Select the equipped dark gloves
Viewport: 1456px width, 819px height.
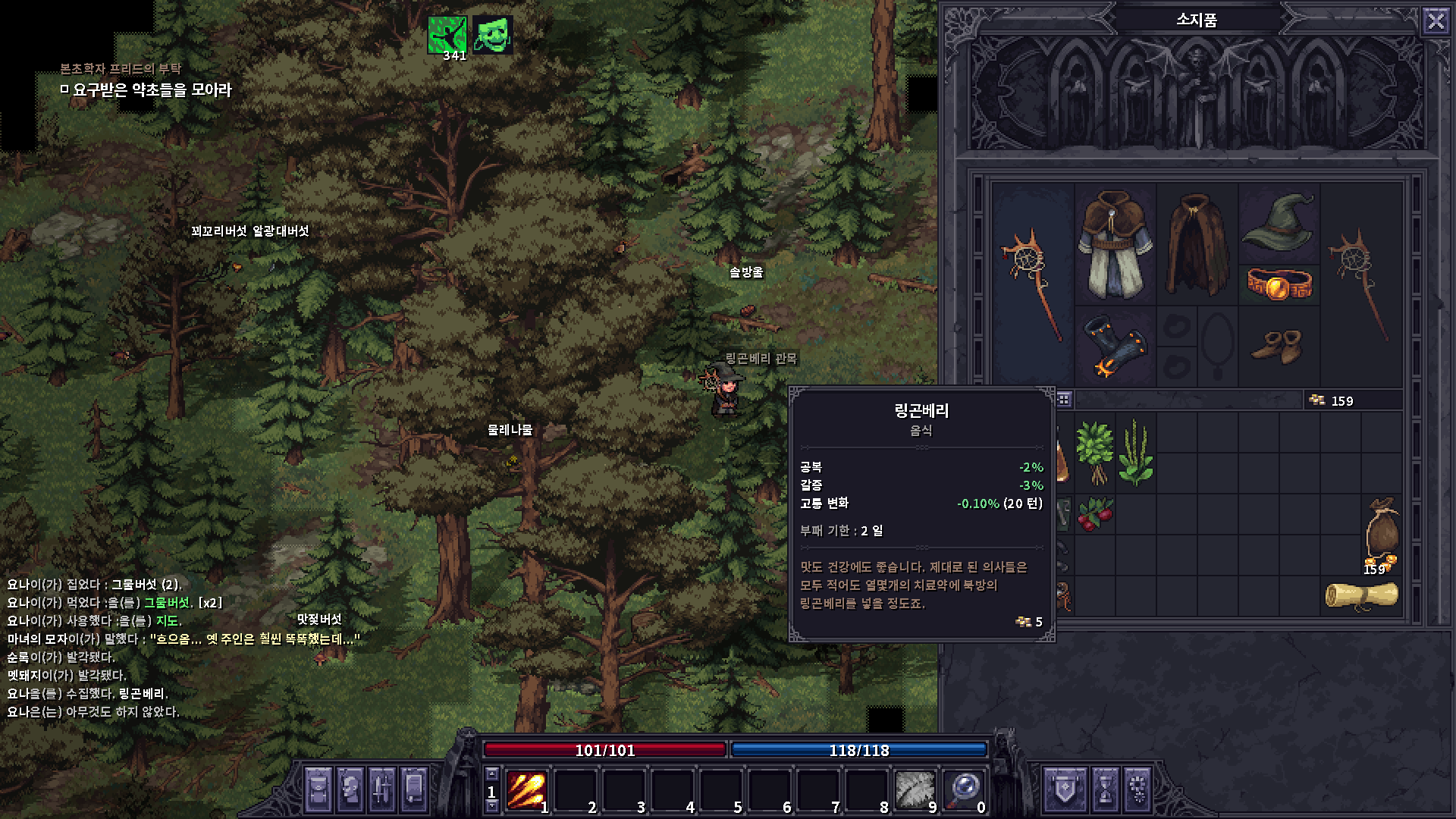coord(1113,347)
